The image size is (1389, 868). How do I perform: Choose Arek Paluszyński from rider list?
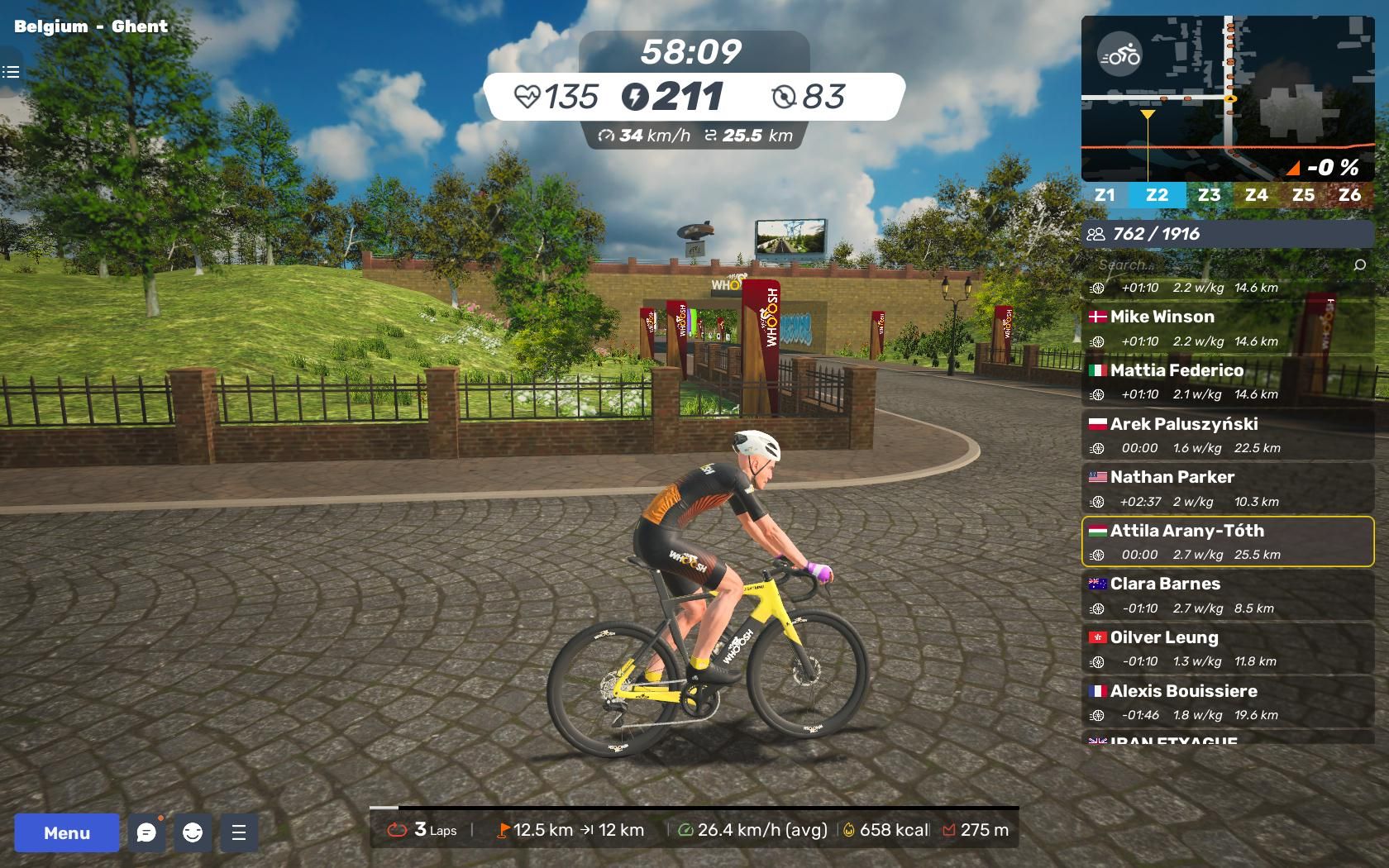coord(1228,435)
